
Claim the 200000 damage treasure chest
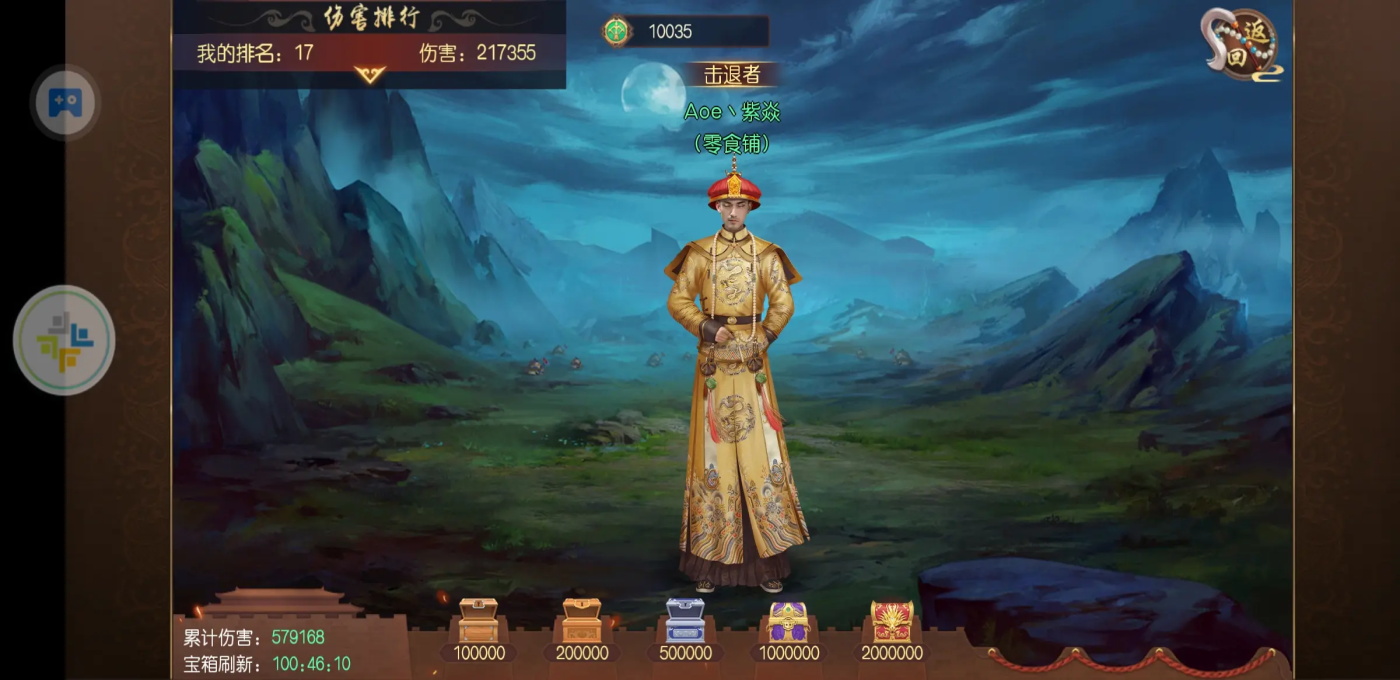[581, 621]
